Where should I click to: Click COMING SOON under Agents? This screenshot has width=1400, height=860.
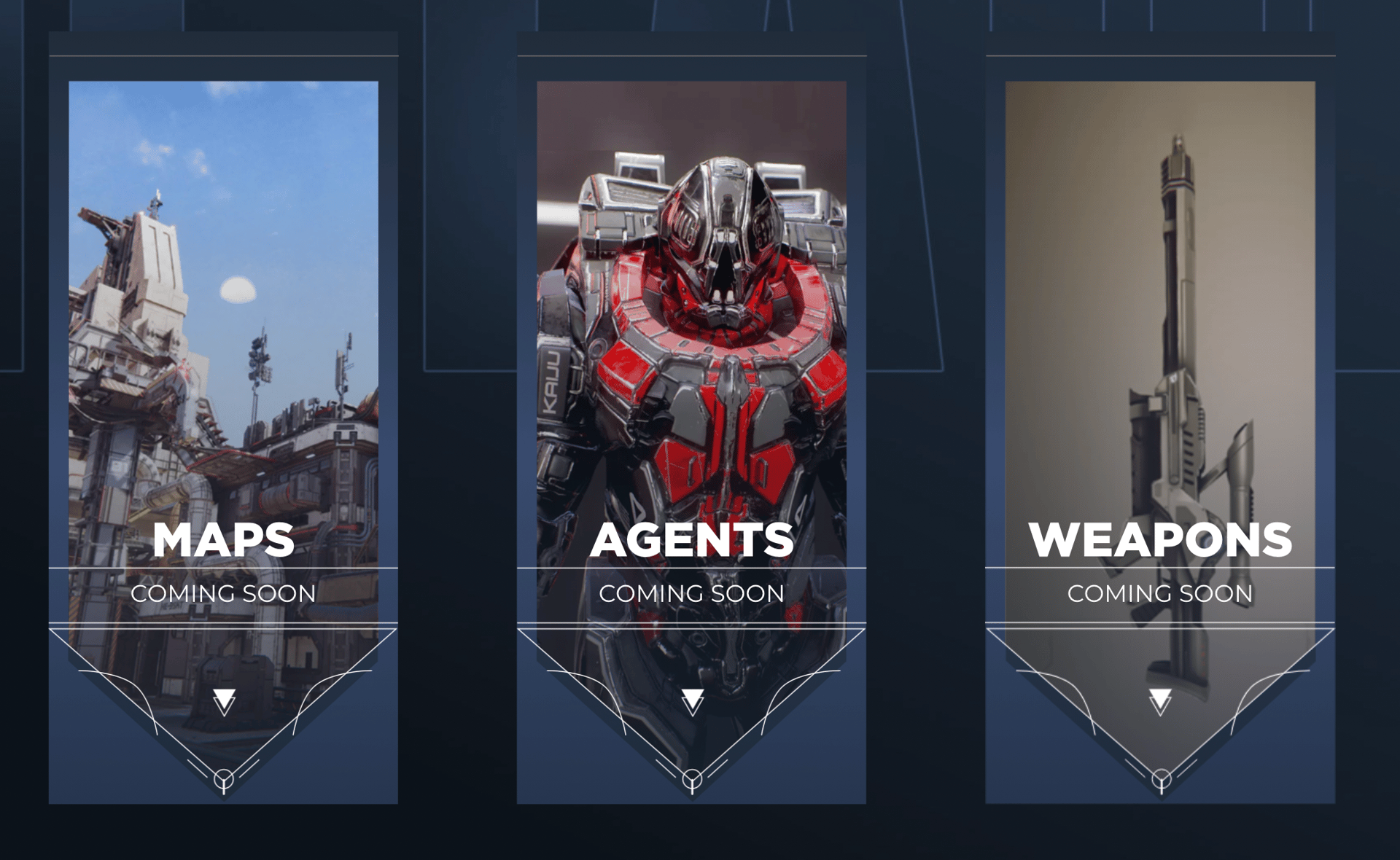[691, 594]
